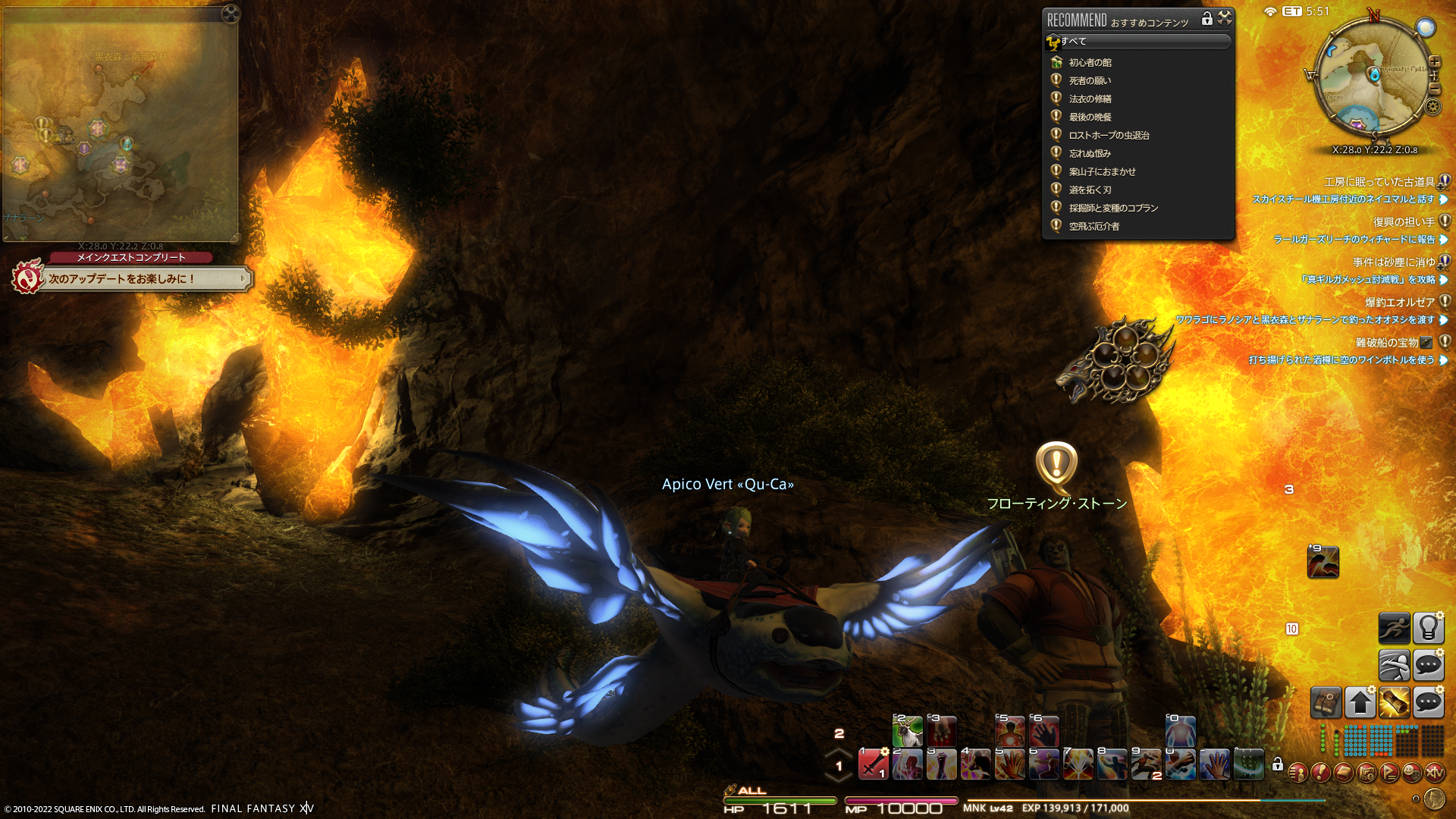Click the sprint running-figure icon
This screenshot has height=819, width=1456.
(1394, 628)
